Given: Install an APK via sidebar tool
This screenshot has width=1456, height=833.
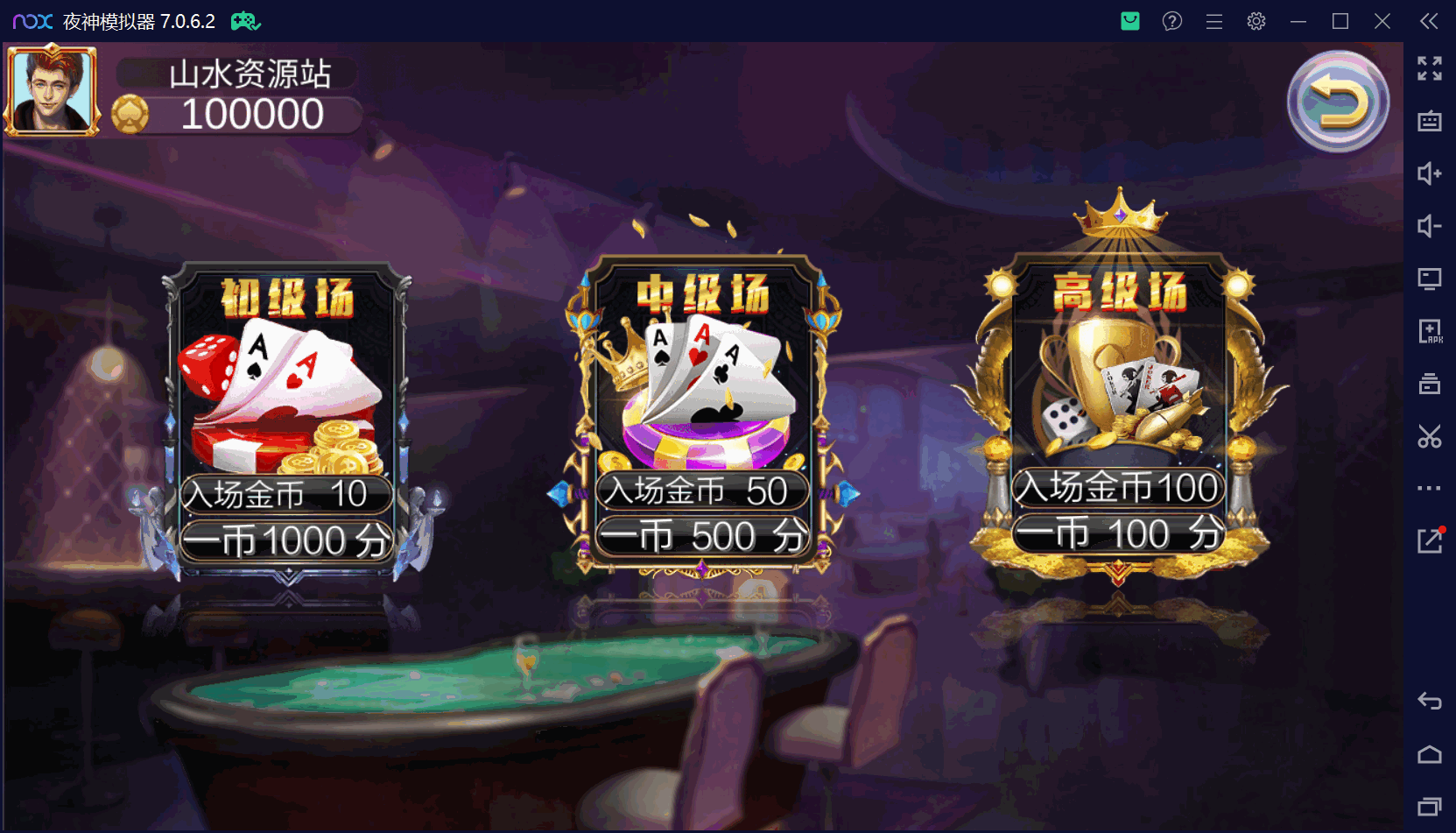Looking at the screenshot, I should (x=1429, y=331).
